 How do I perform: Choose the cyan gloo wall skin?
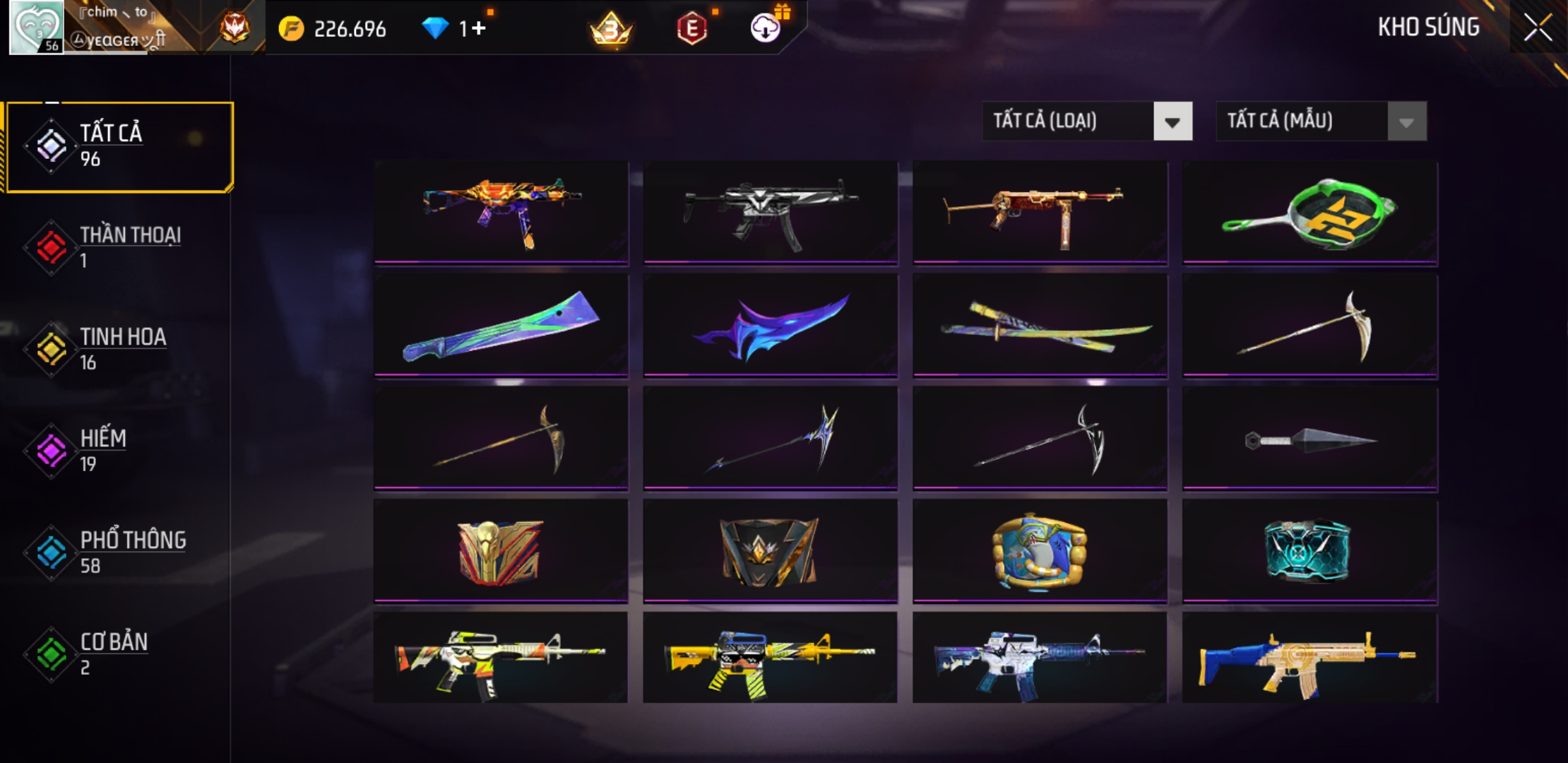[1310, 552]
